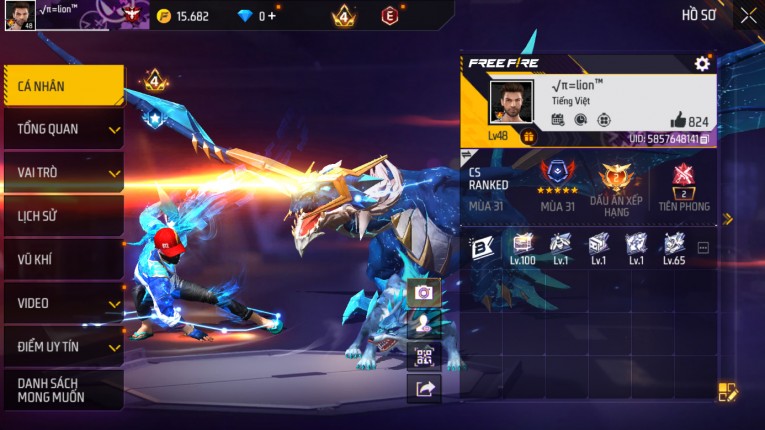Show the VŨ KHÍ tab
Screen dimensions: 765x430
62,259
